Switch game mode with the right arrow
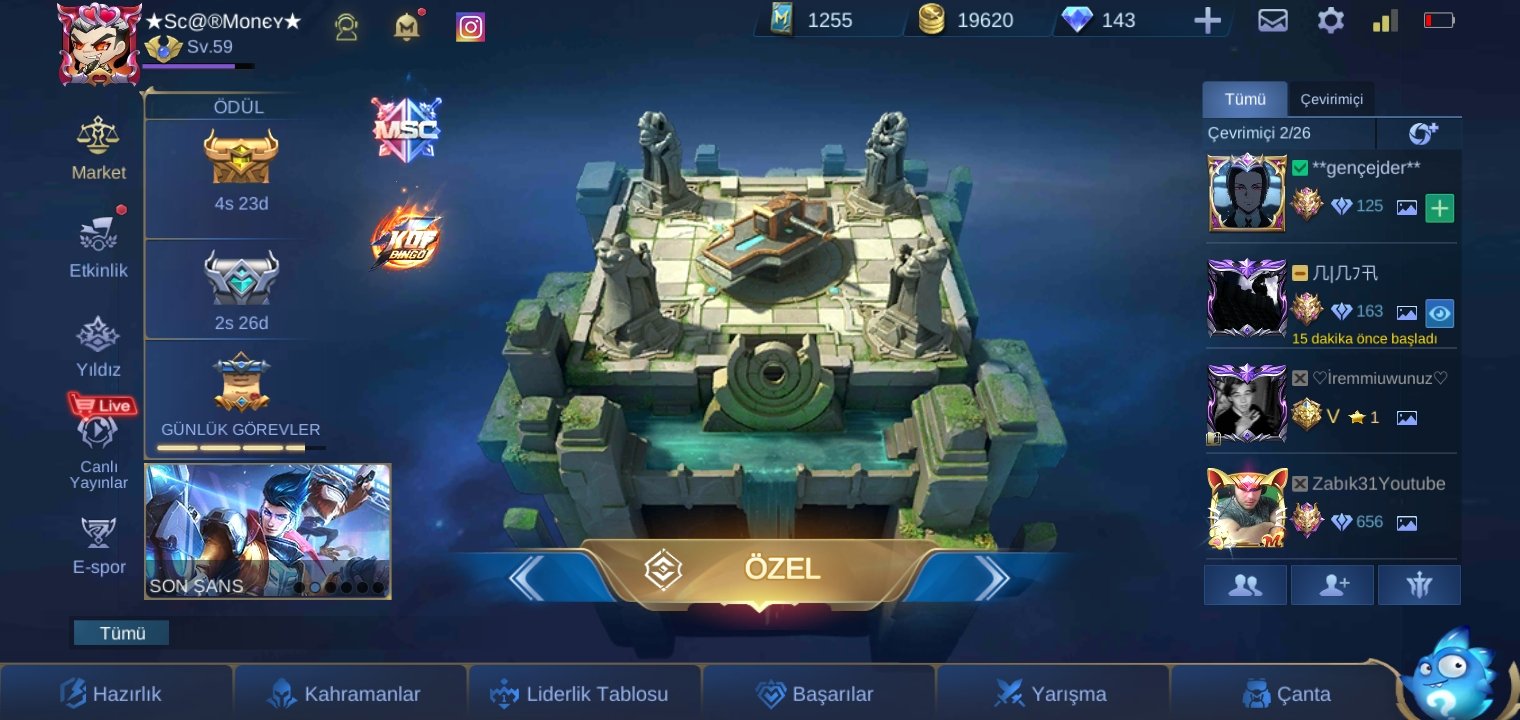This screenshot has height=720, width=1520. [x=991, y=578]
